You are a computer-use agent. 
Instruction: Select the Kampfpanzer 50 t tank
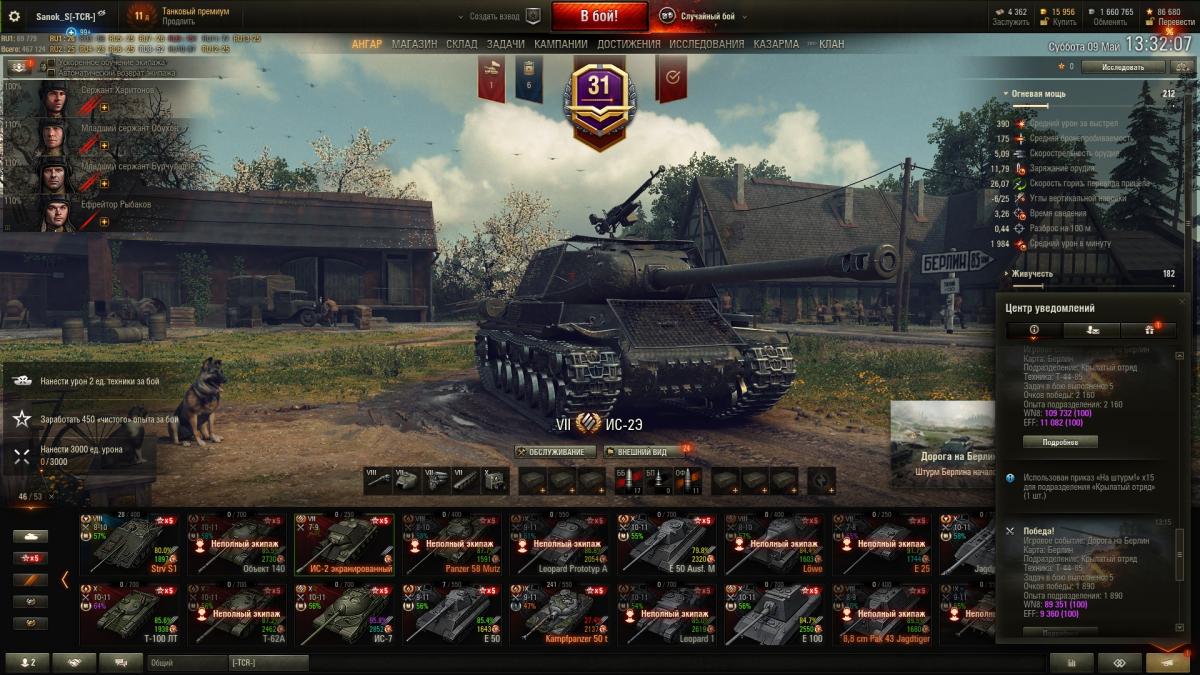coord(560,614)
